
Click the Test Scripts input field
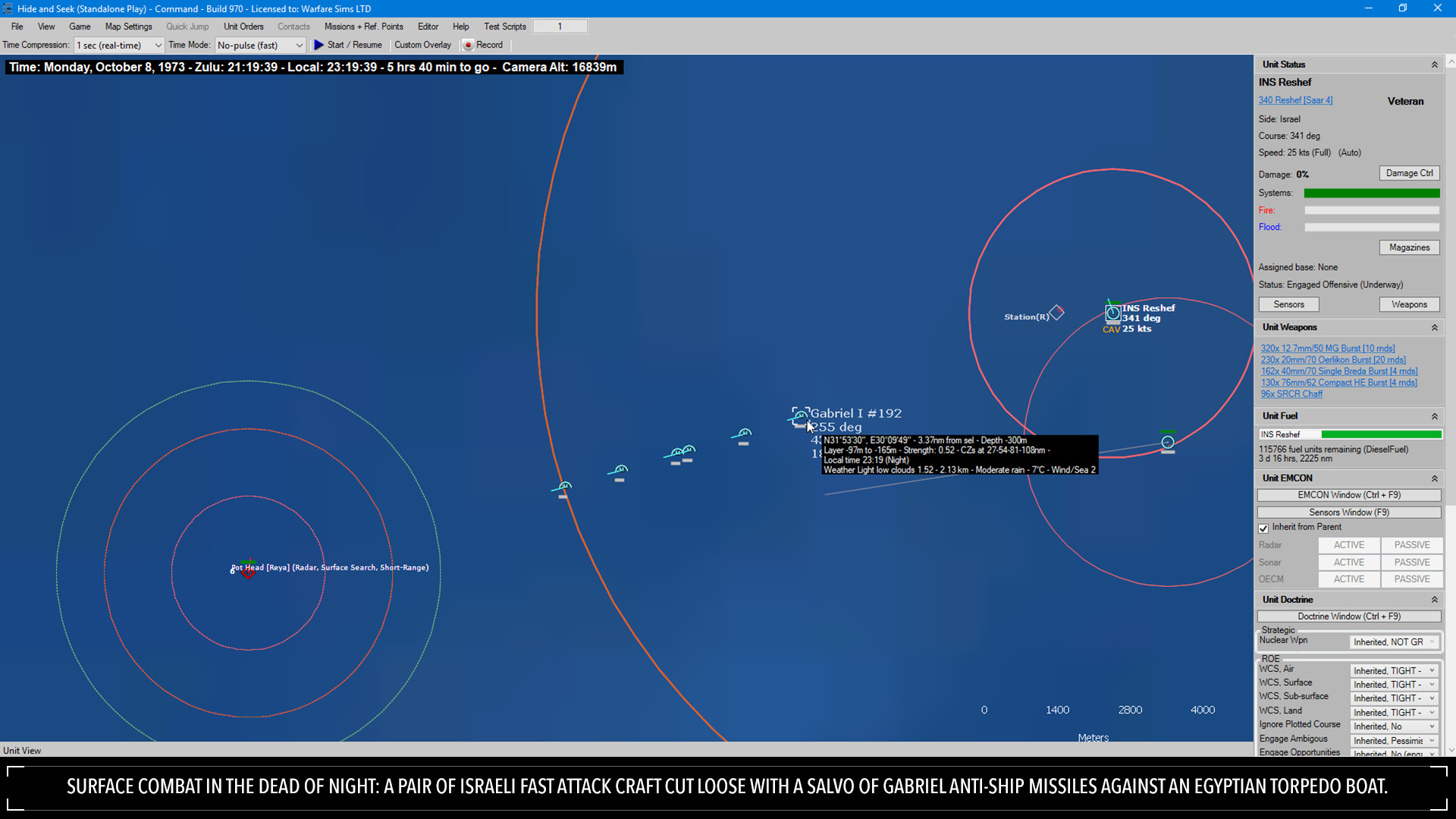(x=560, y=25)
